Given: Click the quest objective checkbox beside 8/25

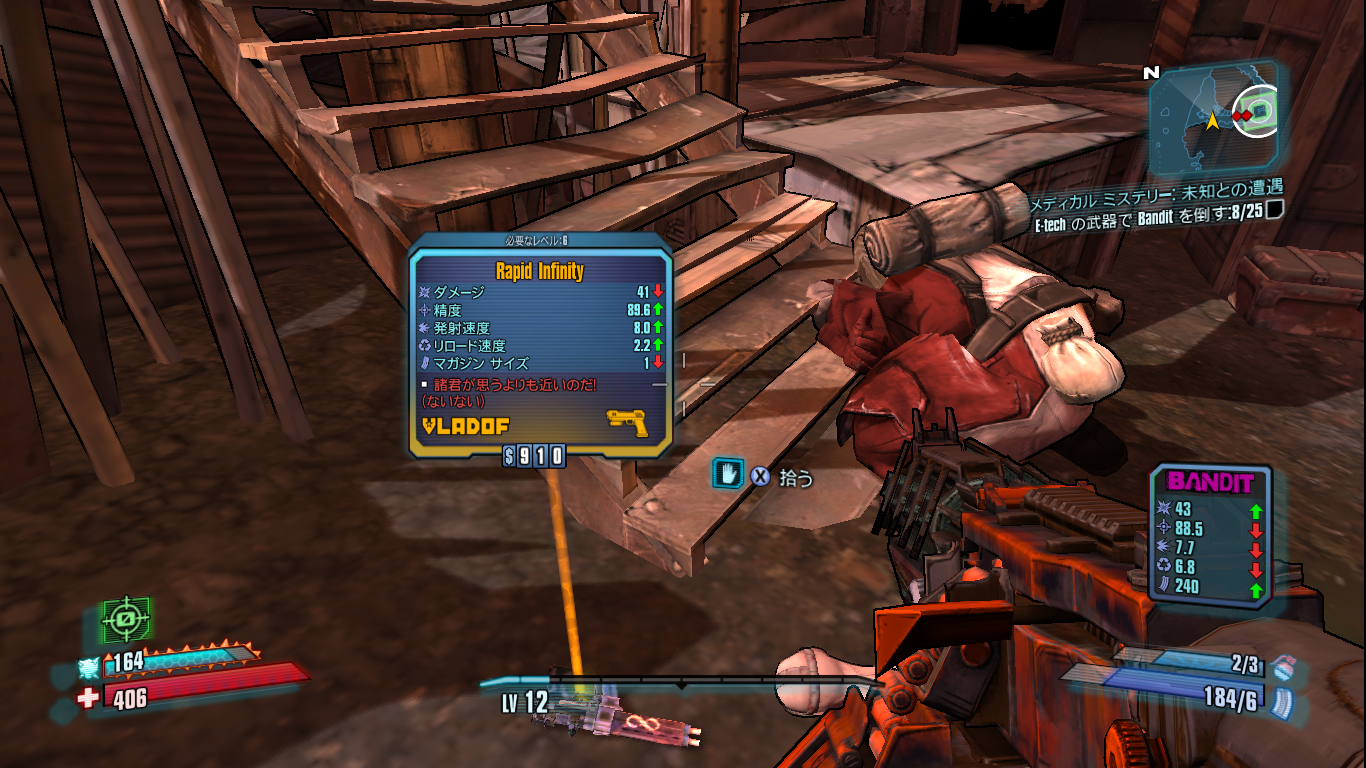Looking at the screenshot, I should [1275, 211].
